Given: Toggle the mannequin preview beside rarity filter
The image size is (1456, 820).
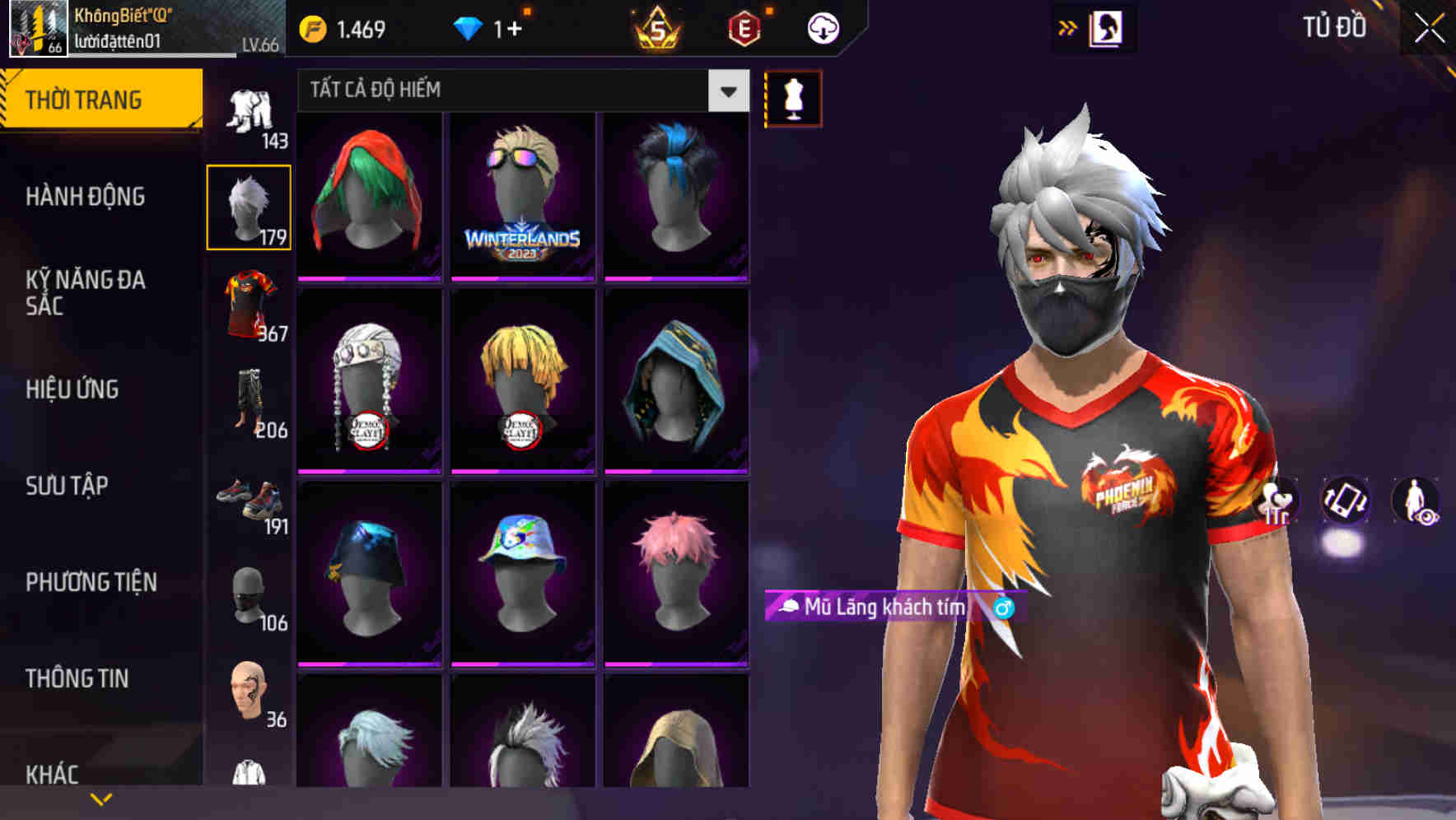Looking at the screenshot, I should (x=792, y=98).
